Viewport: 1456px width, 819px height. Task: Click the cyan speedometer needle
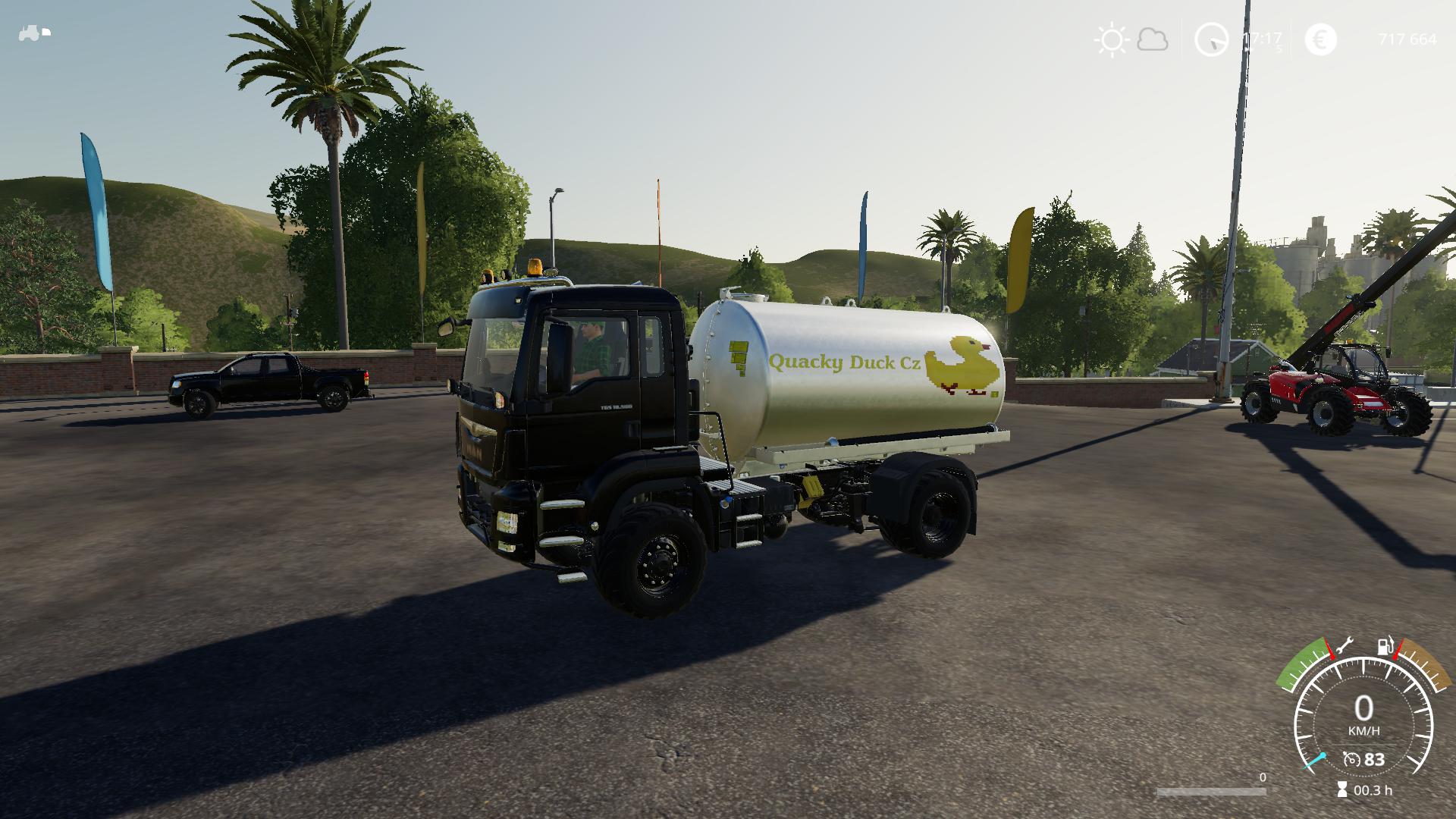point(1314,761)
